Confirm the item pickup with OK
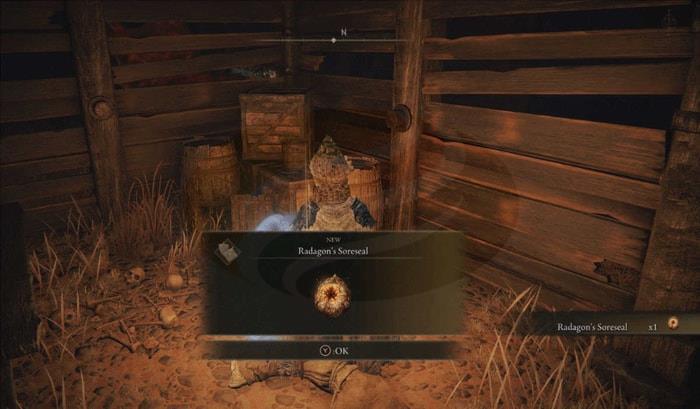Viewport: 700px width, 409px height. coord(333,350)
